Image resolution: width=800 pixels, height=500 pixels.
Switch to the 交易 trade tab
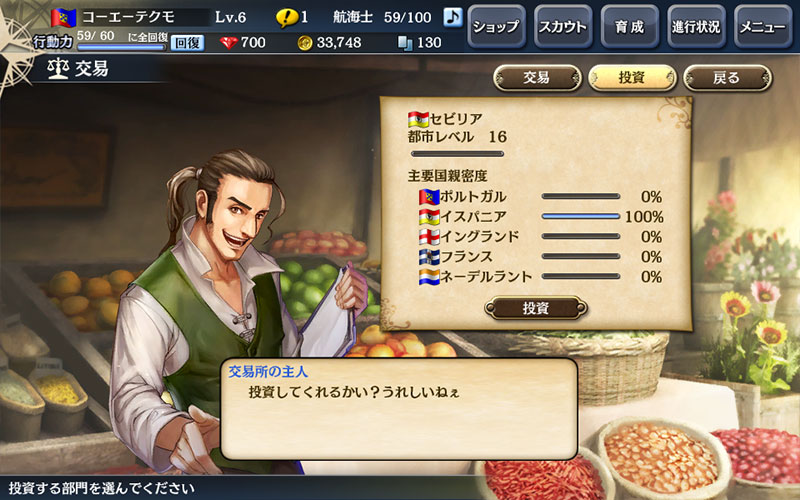[537, 78]
